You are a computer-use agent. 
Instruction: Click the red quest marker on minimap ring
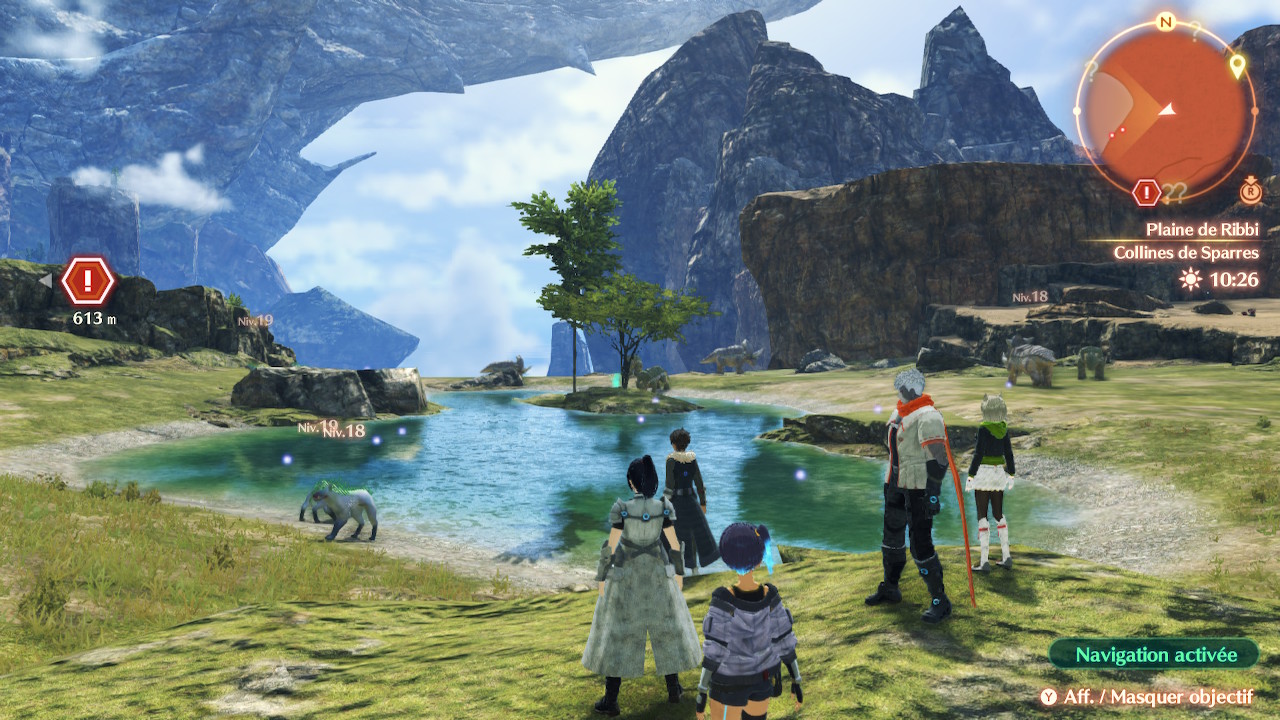click(x=1146, y=192)
